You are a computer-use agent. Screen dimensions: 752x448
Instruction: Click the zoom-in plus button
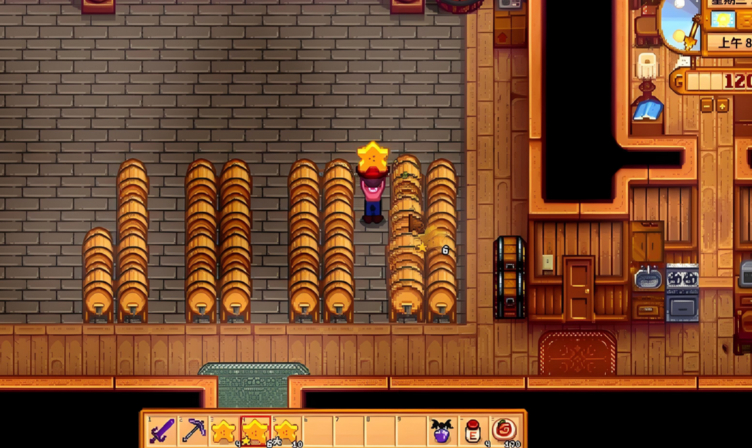tap(722, 105)
